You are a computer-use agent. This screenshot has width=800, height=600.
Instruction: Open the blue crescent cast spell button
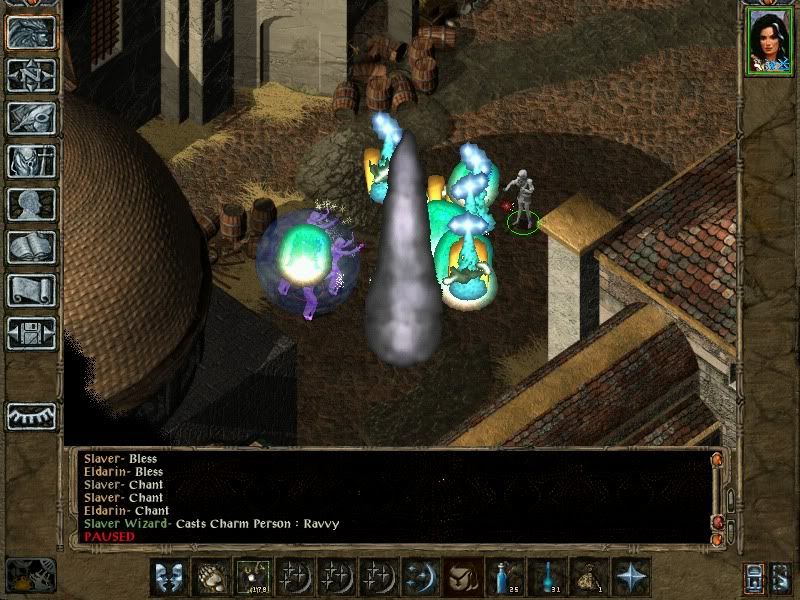(420, 577)
